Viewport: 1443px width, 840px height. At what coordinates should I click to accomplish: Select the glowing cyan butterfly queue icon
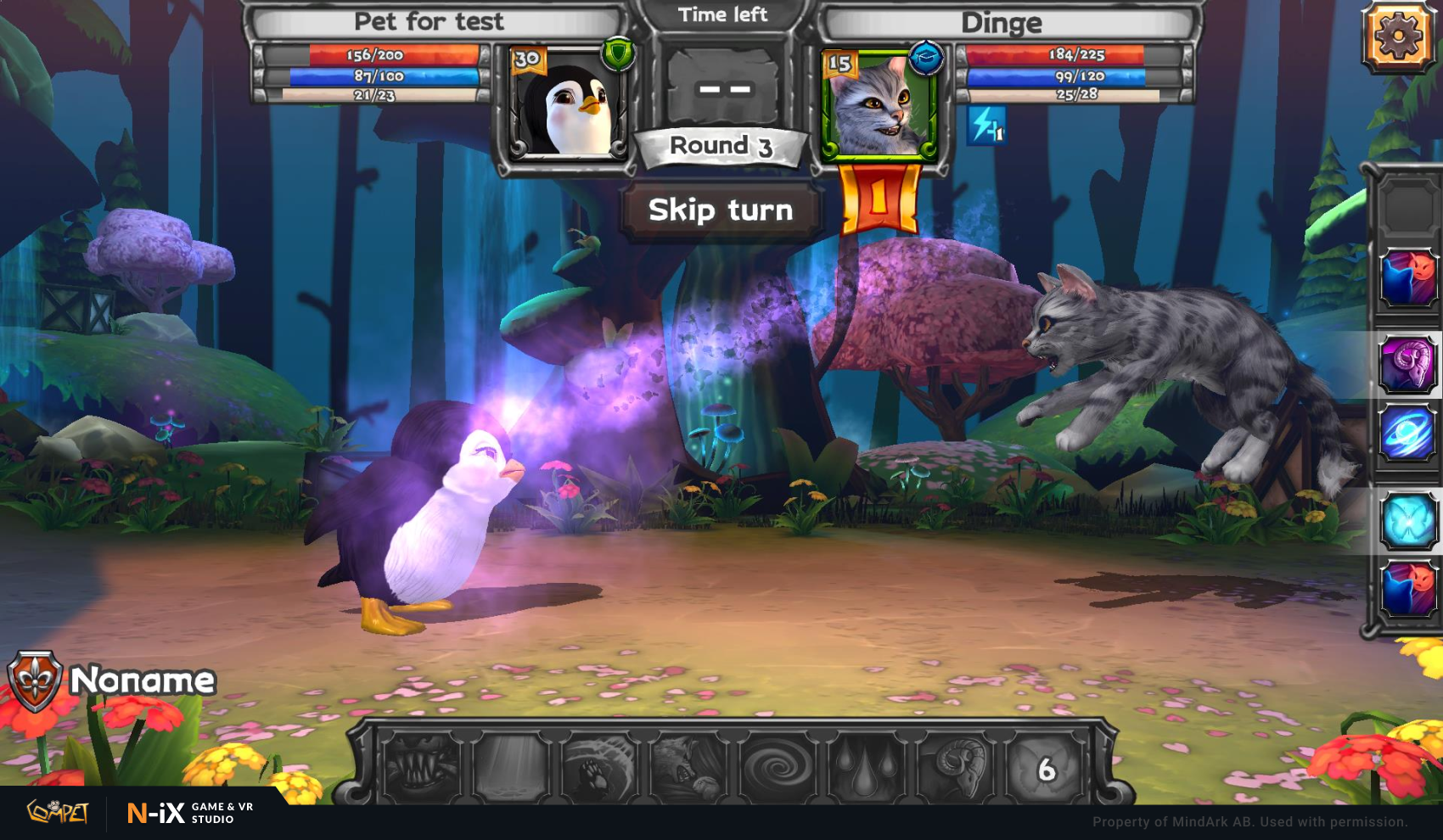[1409, 520]
